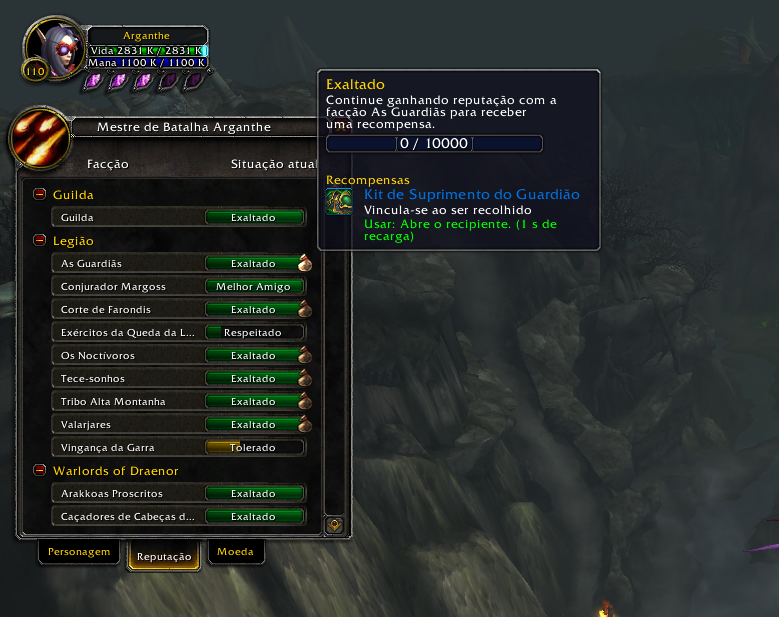This screenshot has height=617, width=779.
Task: Collapse the Warlords of Draenor group
Action: click(40, 470)
